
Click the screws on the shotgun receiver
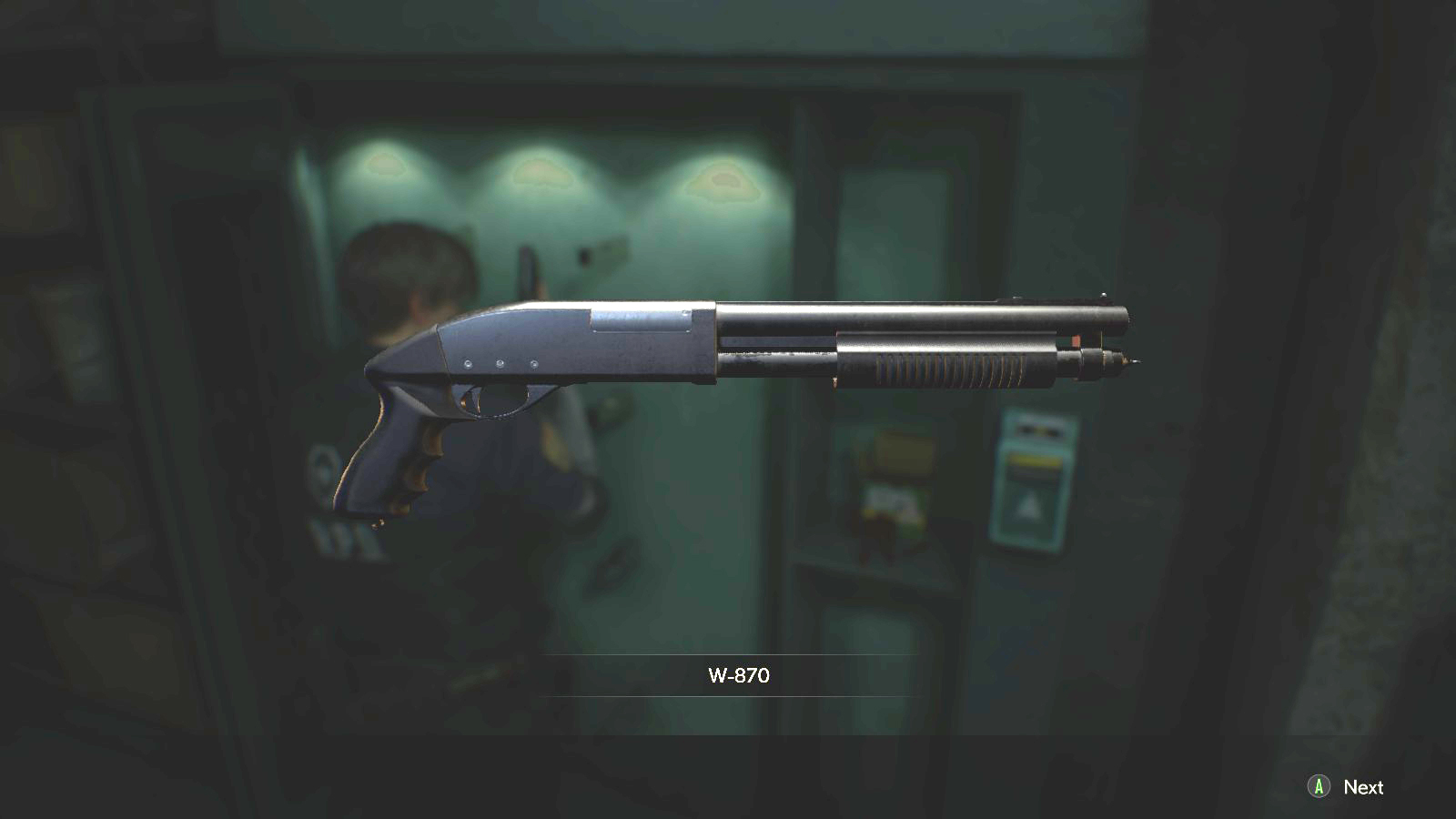[500, 361]
